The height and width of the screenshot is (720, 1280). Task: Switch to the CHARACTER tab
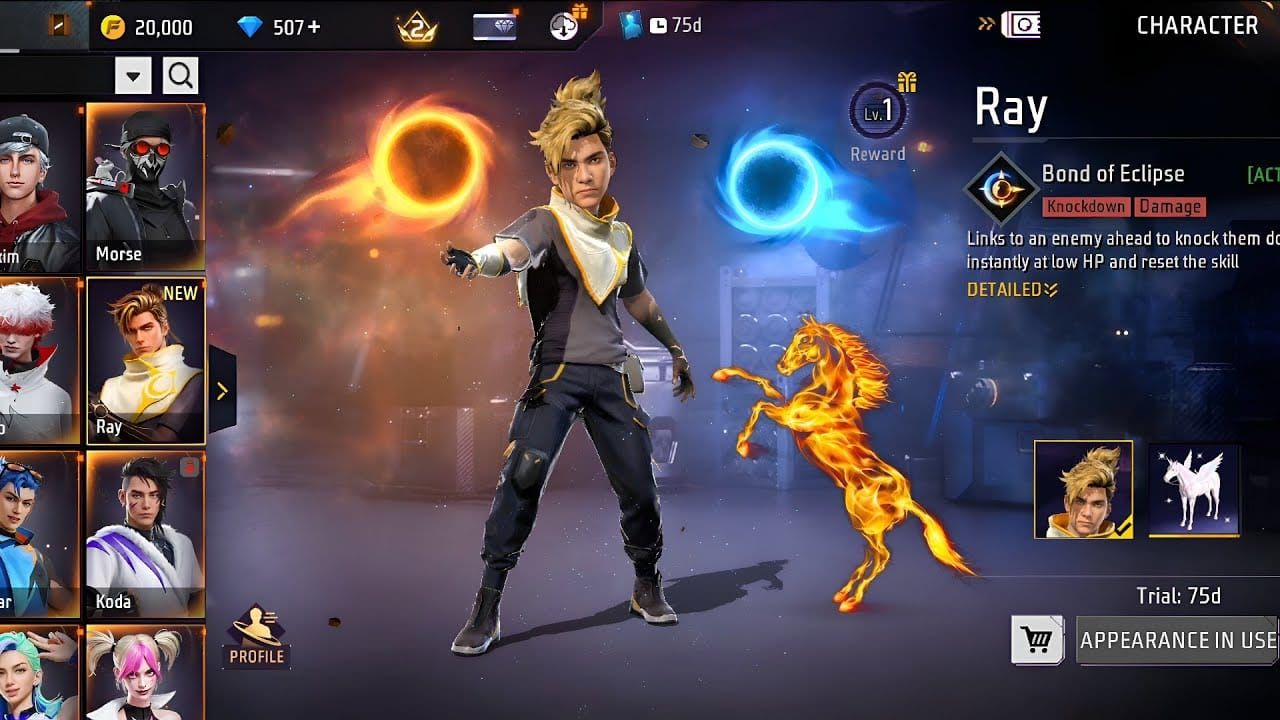(1196, 26)
